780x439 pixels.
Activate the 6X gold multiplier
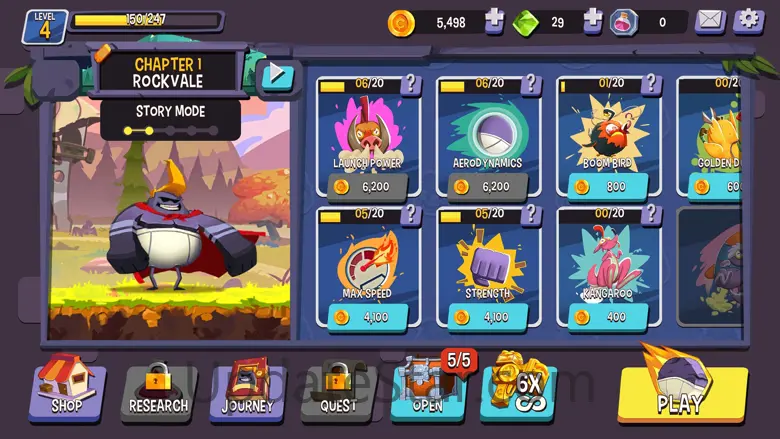tap(518, 389)
